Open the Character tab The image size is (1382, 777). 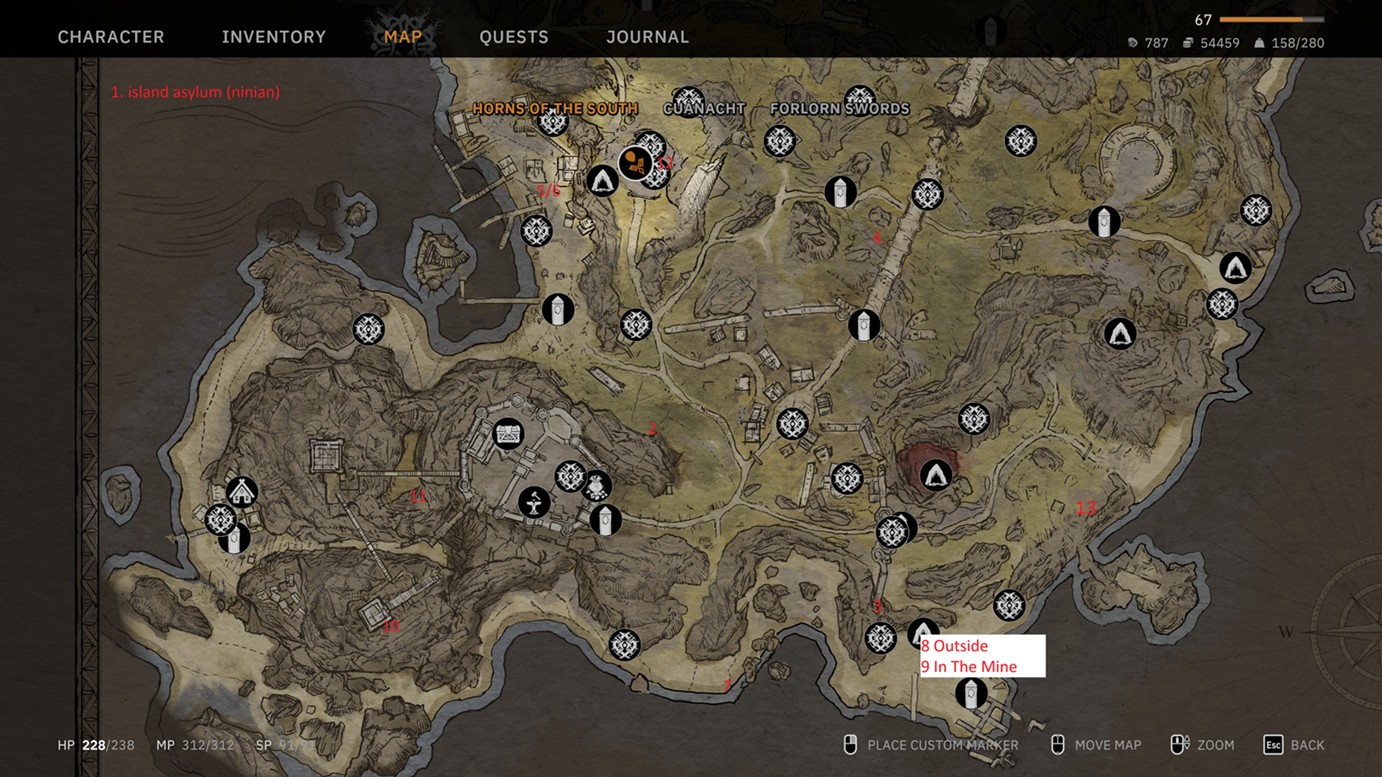[111, 37]
